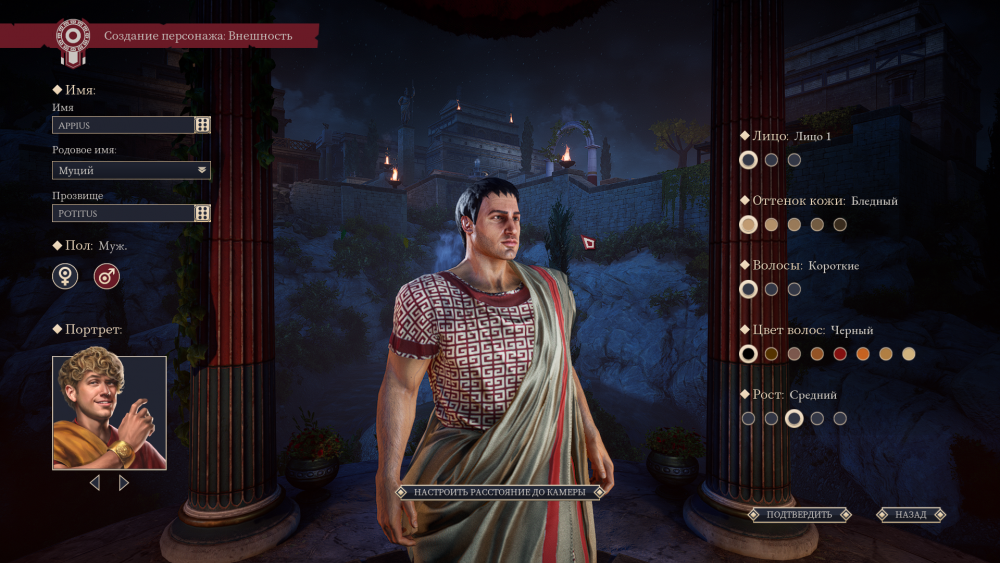Click the Appius name input field
This screenshot has height=563, width=1000.
tap(122, 125)
